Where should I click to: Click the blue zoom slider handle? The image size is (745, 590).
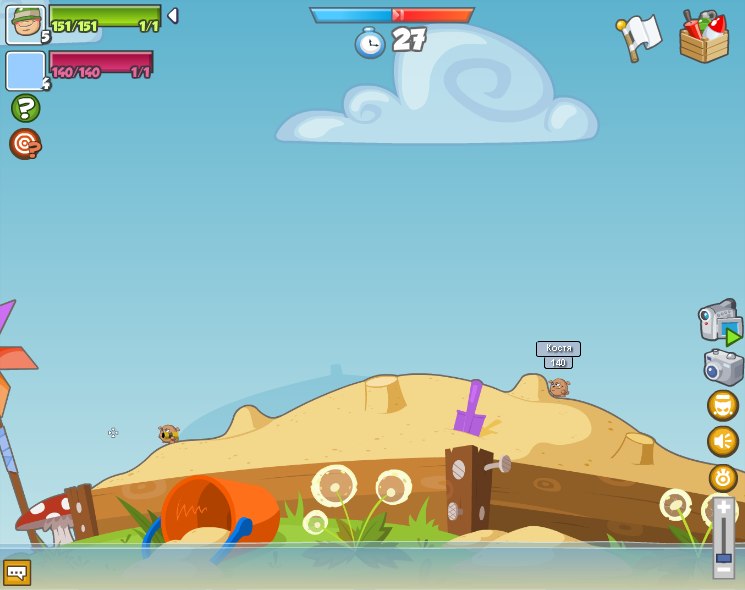coord(723,557)
